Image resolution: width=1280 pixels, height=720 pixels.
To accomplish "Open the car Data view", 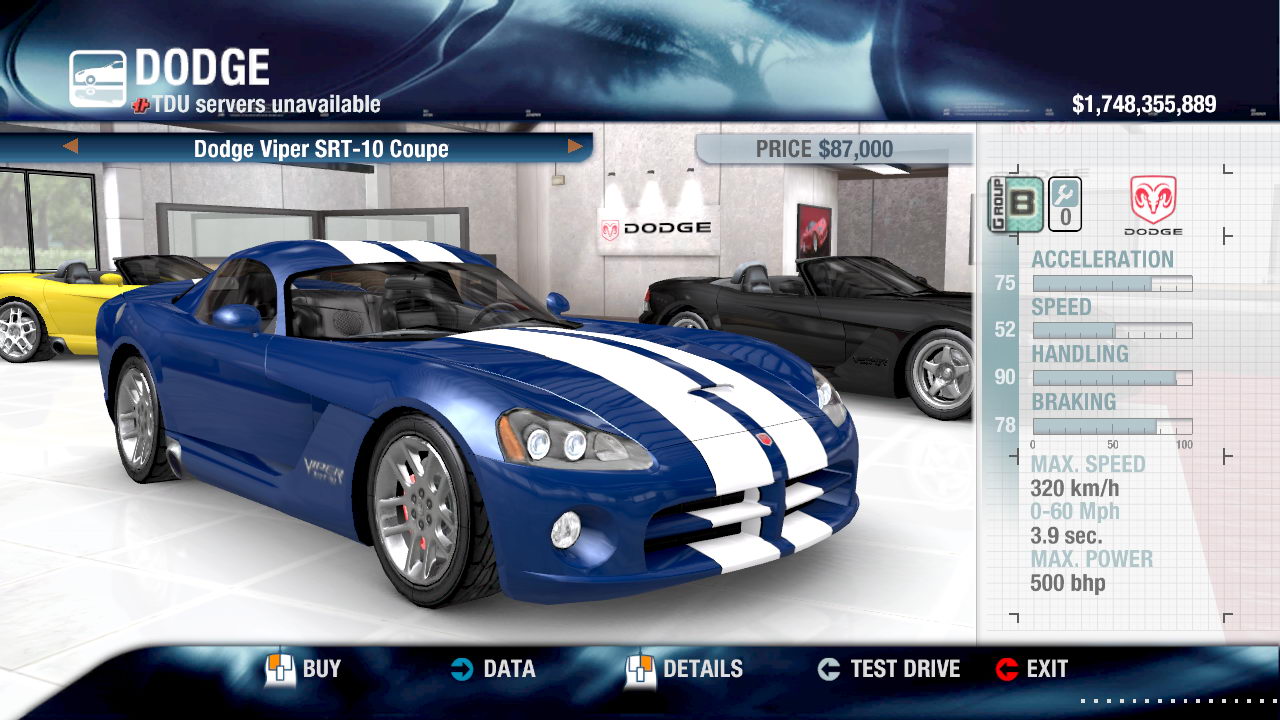I will 493,669.
